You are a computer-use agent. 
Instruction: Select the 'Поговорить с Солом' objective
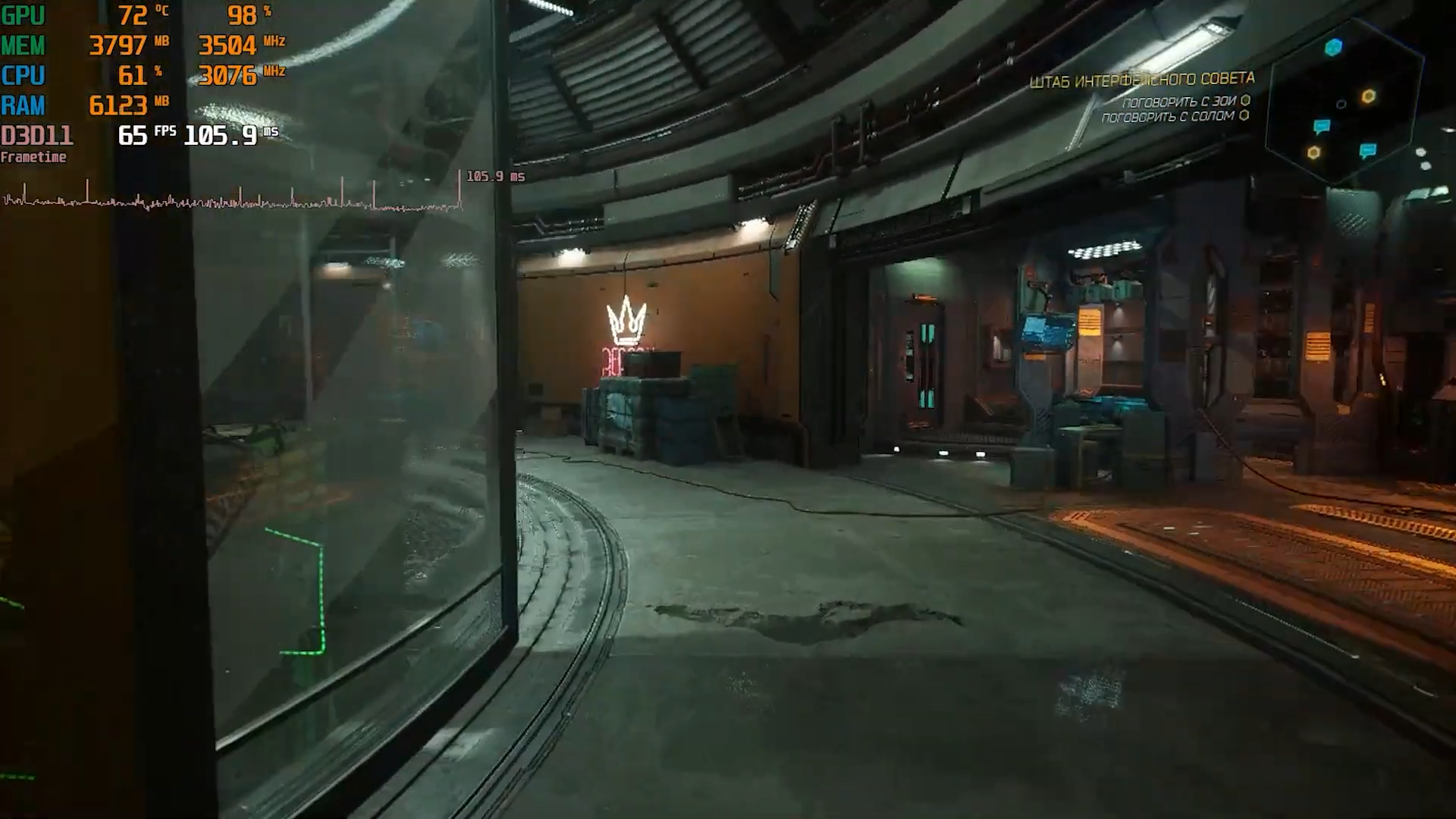point(1169,117)
